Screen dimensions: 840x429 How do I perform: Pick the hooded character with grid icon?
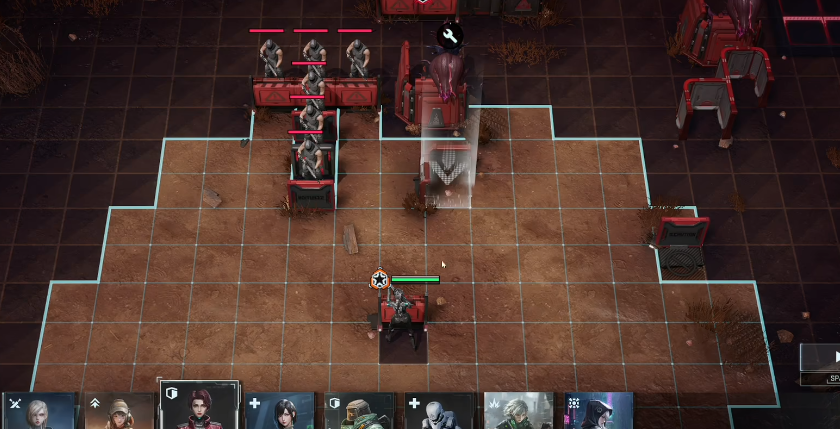point(599,411)
